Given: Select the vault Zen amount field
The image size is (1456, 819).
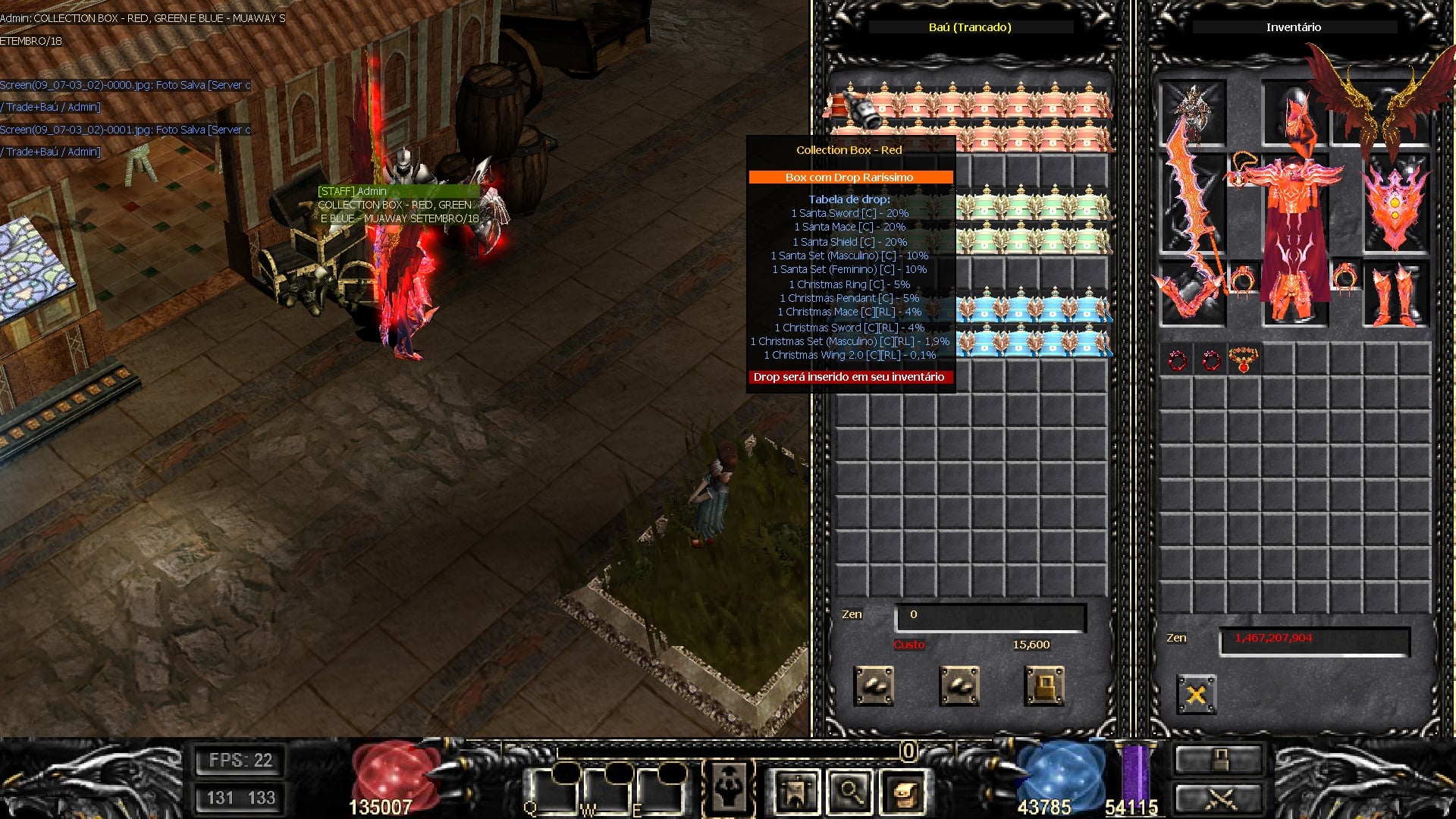Looking at the screenshot, I should (x=990, y=615).
